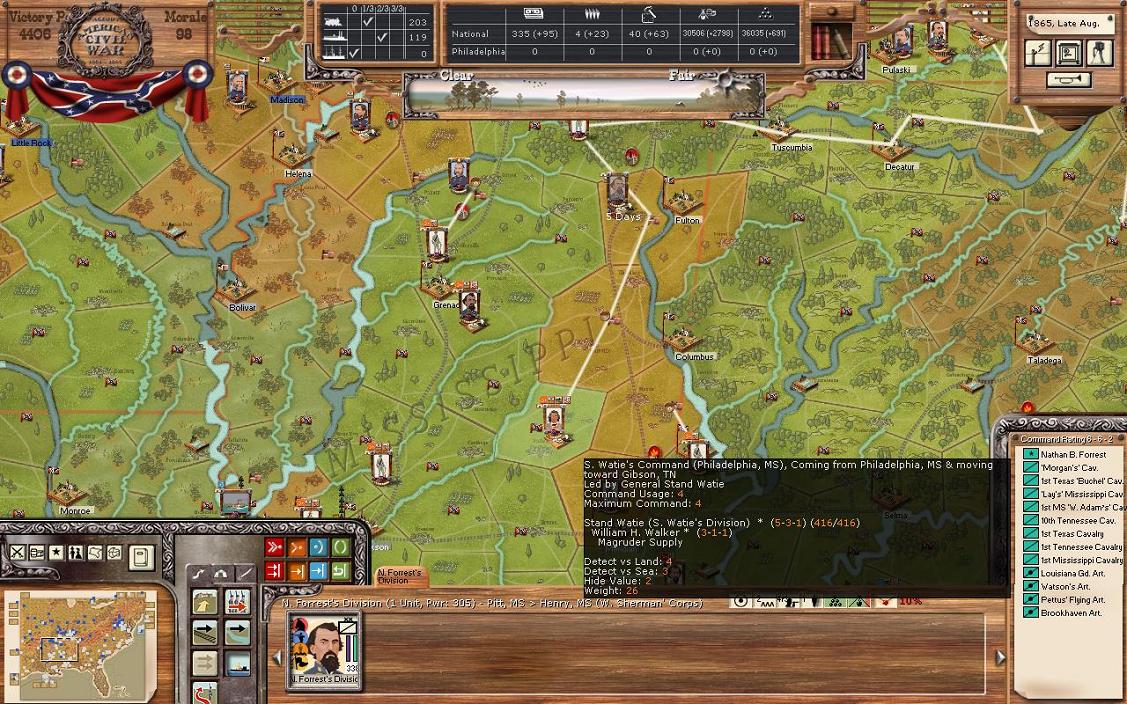Click the tripod camera icon button

[1099, 53]
